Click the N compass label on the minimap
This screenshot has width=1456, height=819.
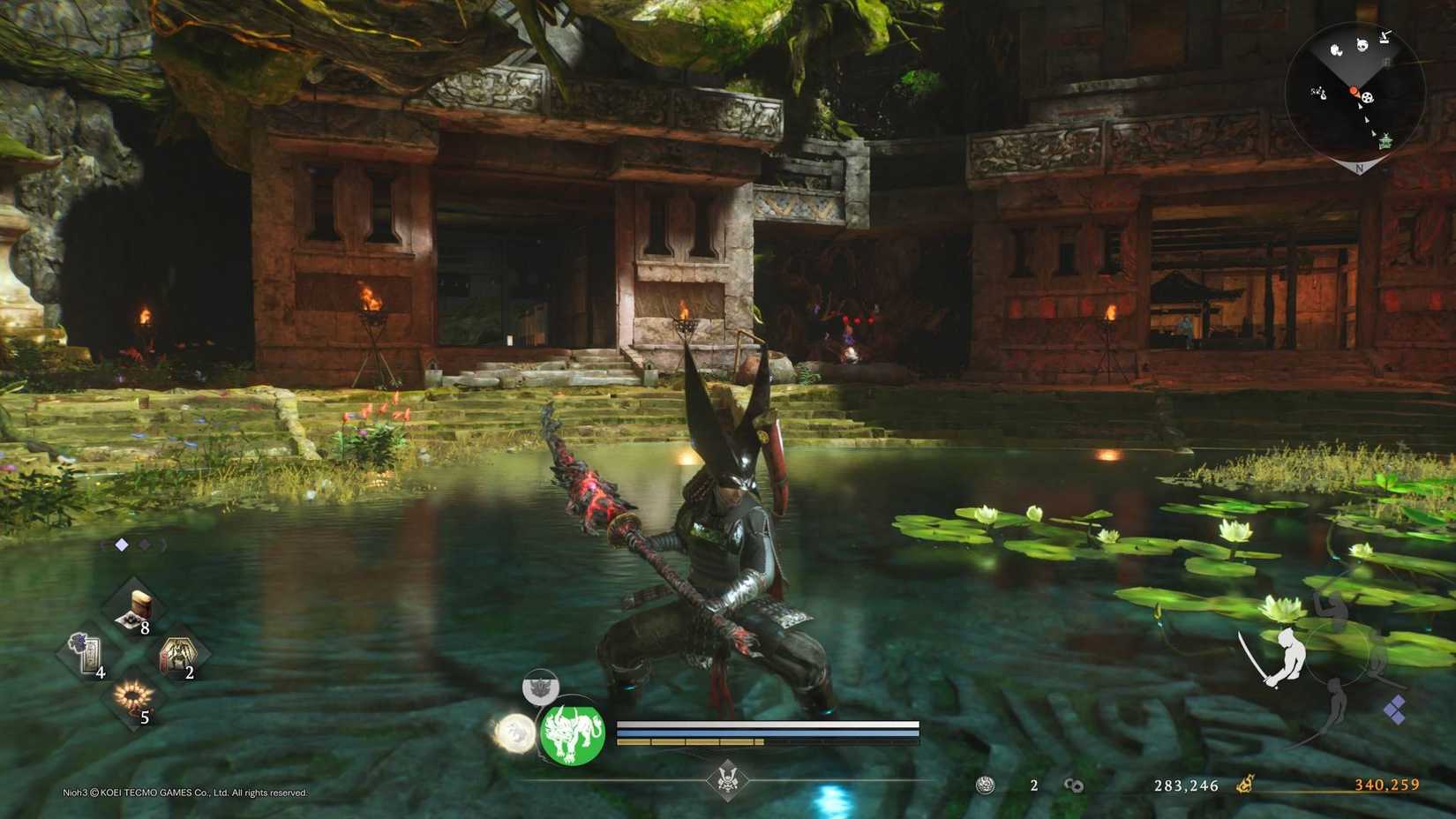(1359, 168)
